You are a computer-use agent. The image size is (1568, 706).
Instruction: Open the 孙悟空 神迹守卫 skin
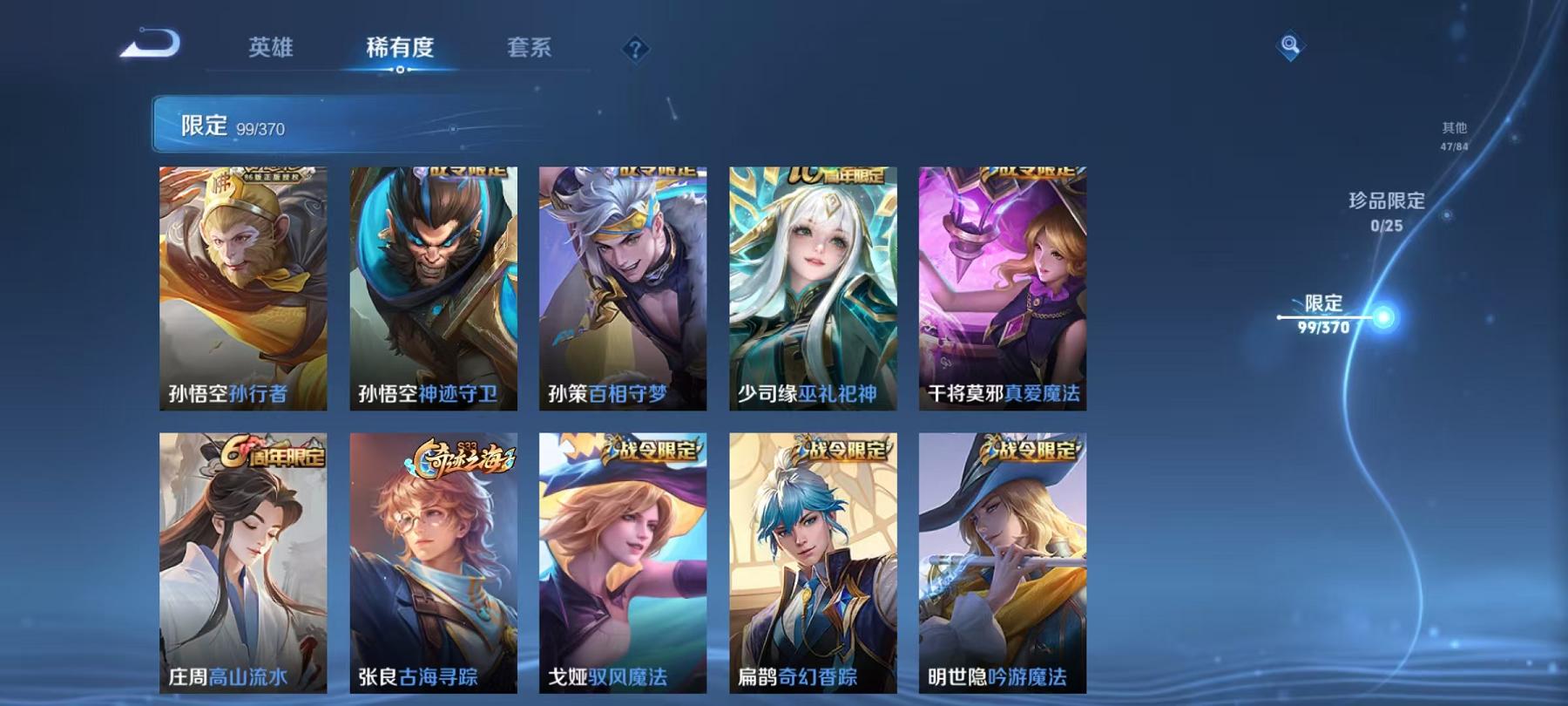[x=434, y=288]
